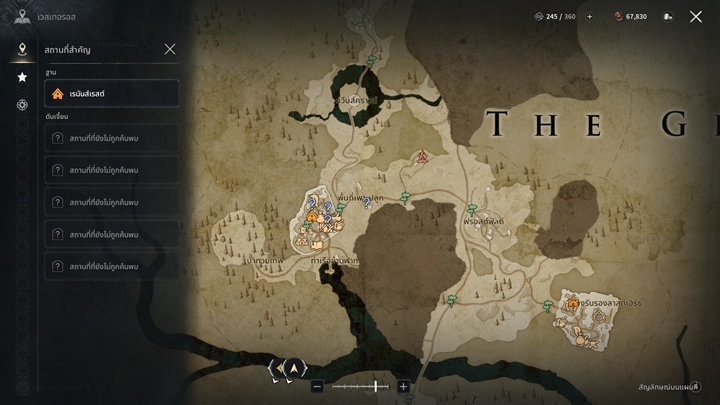The image size is (720, 405).
Task: Open the star favorites tab
Action: pyautogui.click(x=22, y=77)
